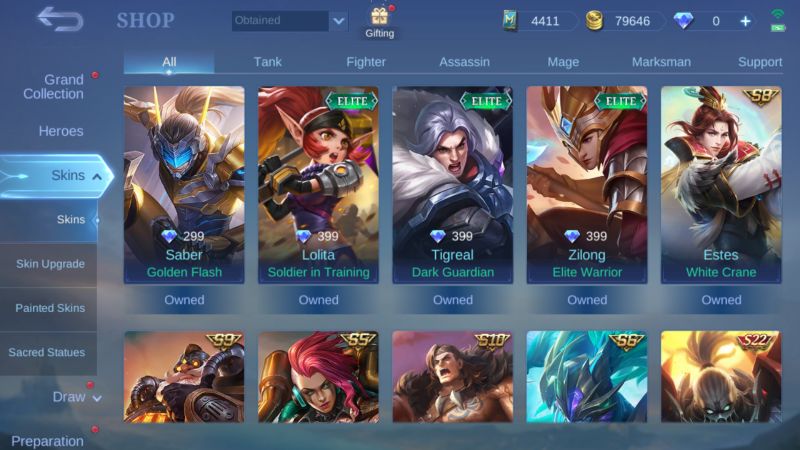This screenshot has width=800, height=450.
Task: Expand the Draw menu section
Action: [76, 397]
